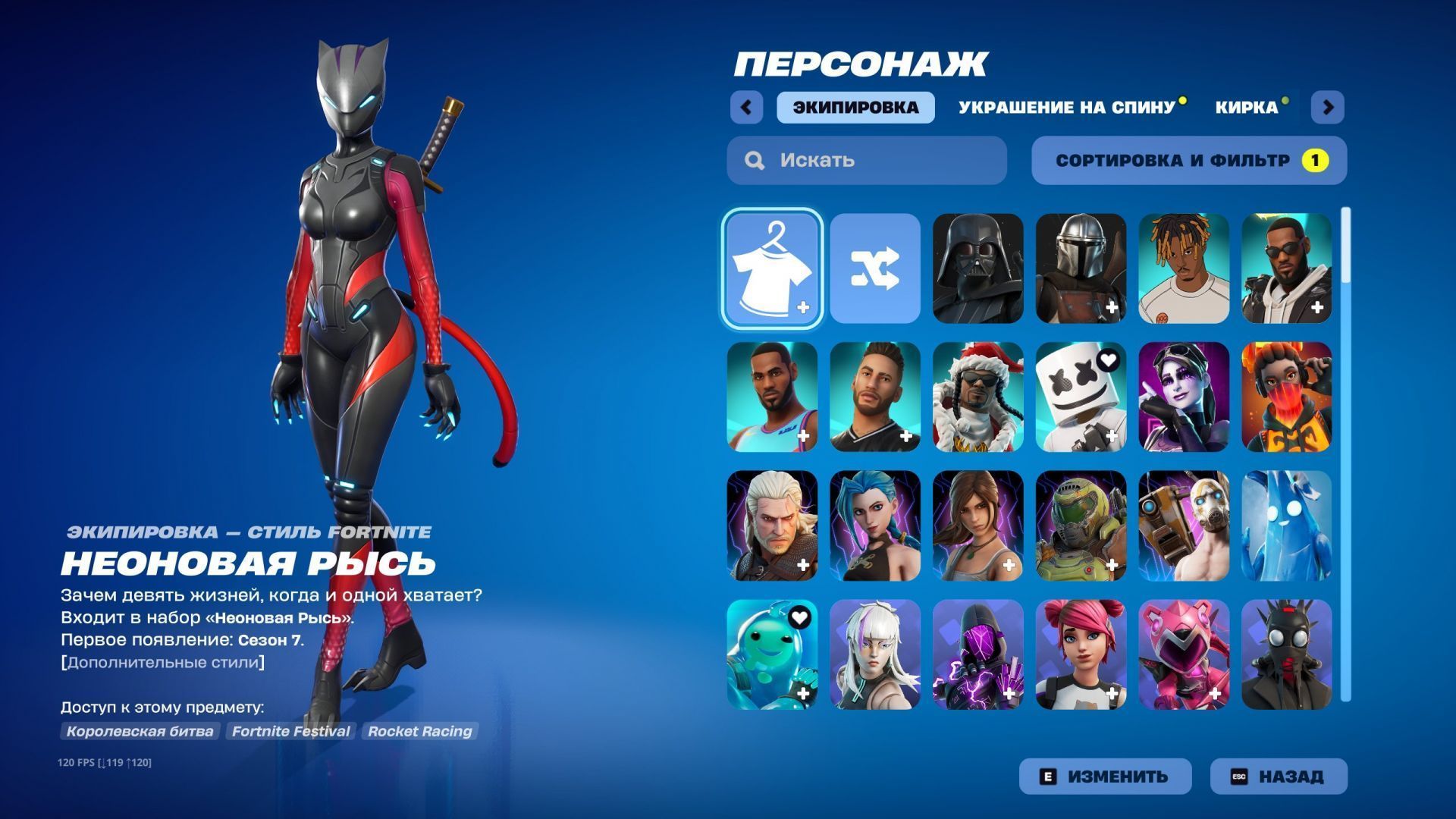Select the Santa hat skin with sunglasses
The height and width of the screenshot is (819, 1456).
click(x=978, y=397)
